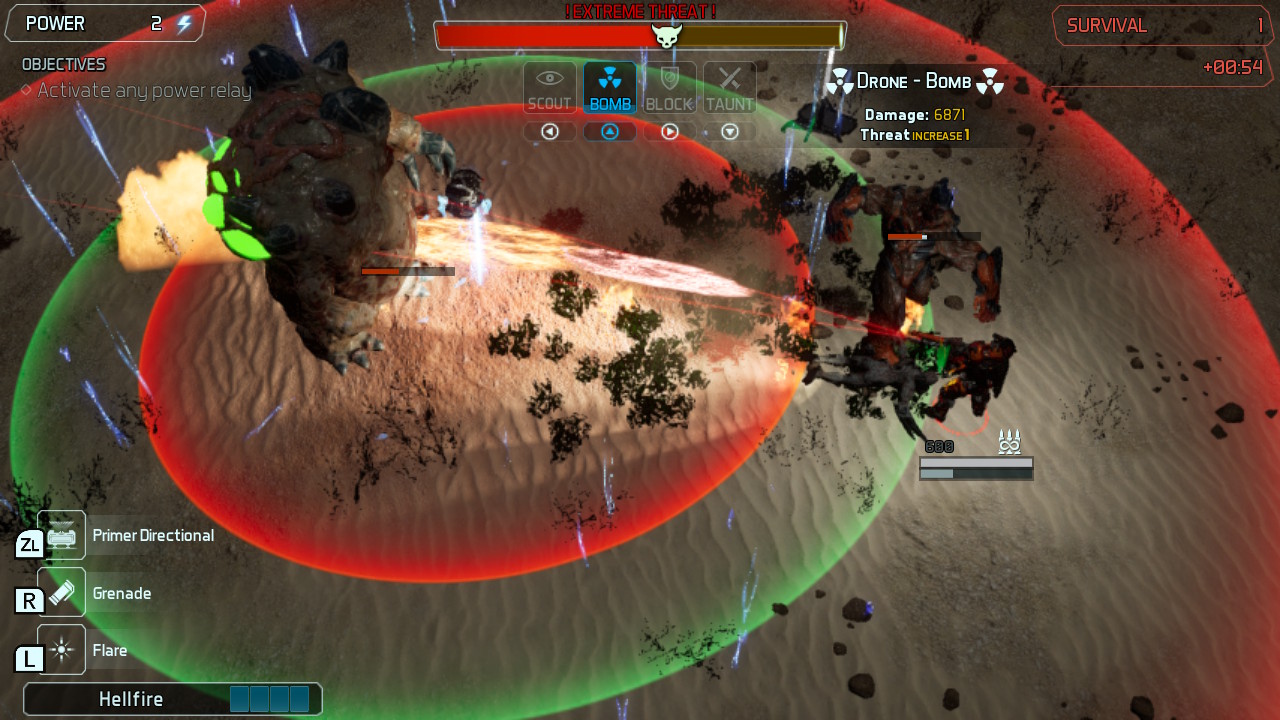The width and height of the screenshot is (1280, 720).
Task: Open the Survival mode panel
Action: point(1162,24)
